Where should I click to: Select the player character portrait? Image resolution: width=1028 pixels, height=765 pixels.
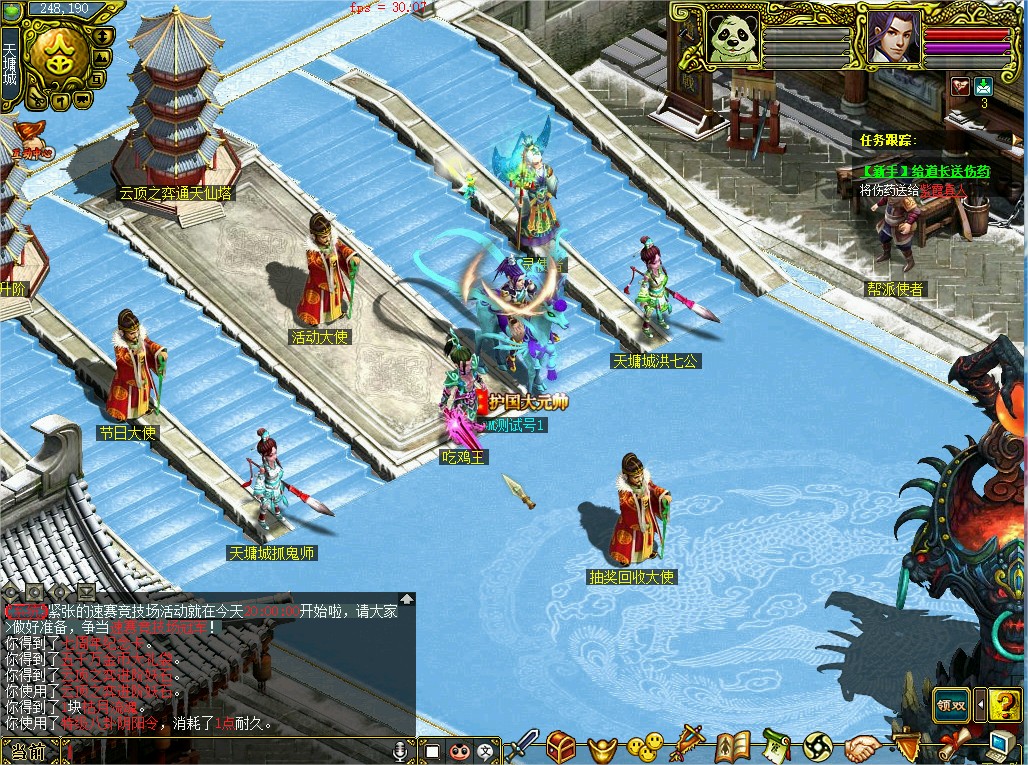[x=893, y=37]
